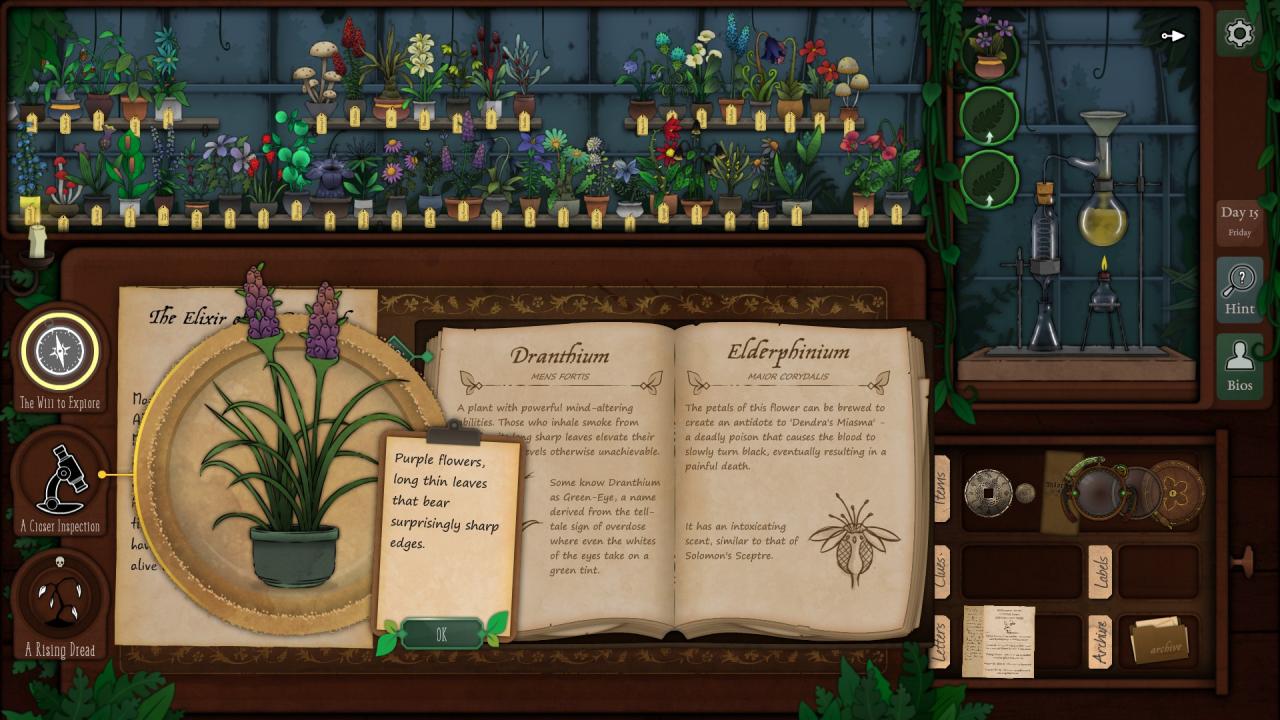This screenshot has height=720, width=1280.
Task: Select the wooden disc with flower emblem
Action: pyautogui.click(x=1176, y=492)
